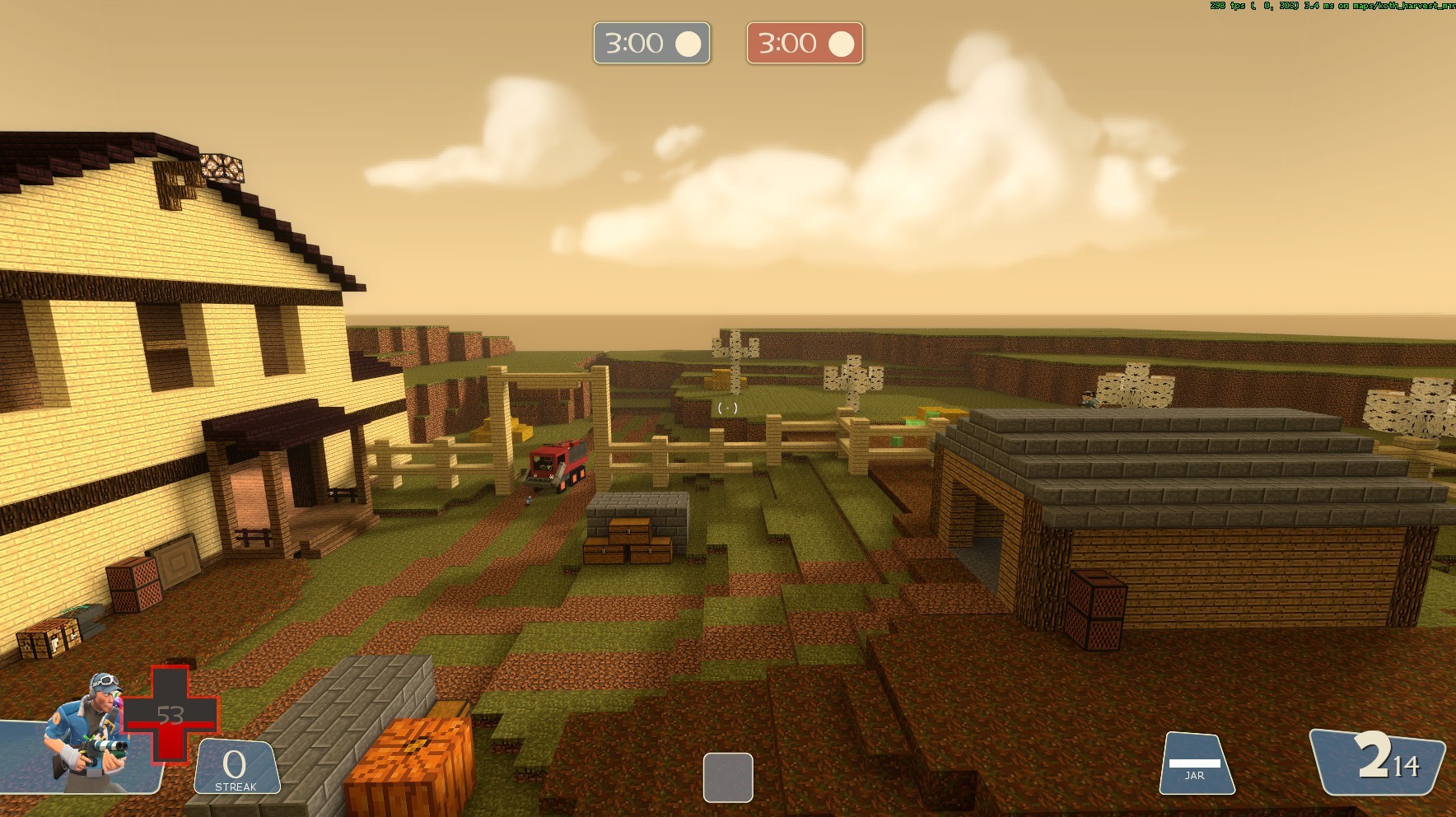This screenshot has height=817, width=1456.
Task: Expand the BLU 3:00 timer panel
Action: click(x=651, y=44)
